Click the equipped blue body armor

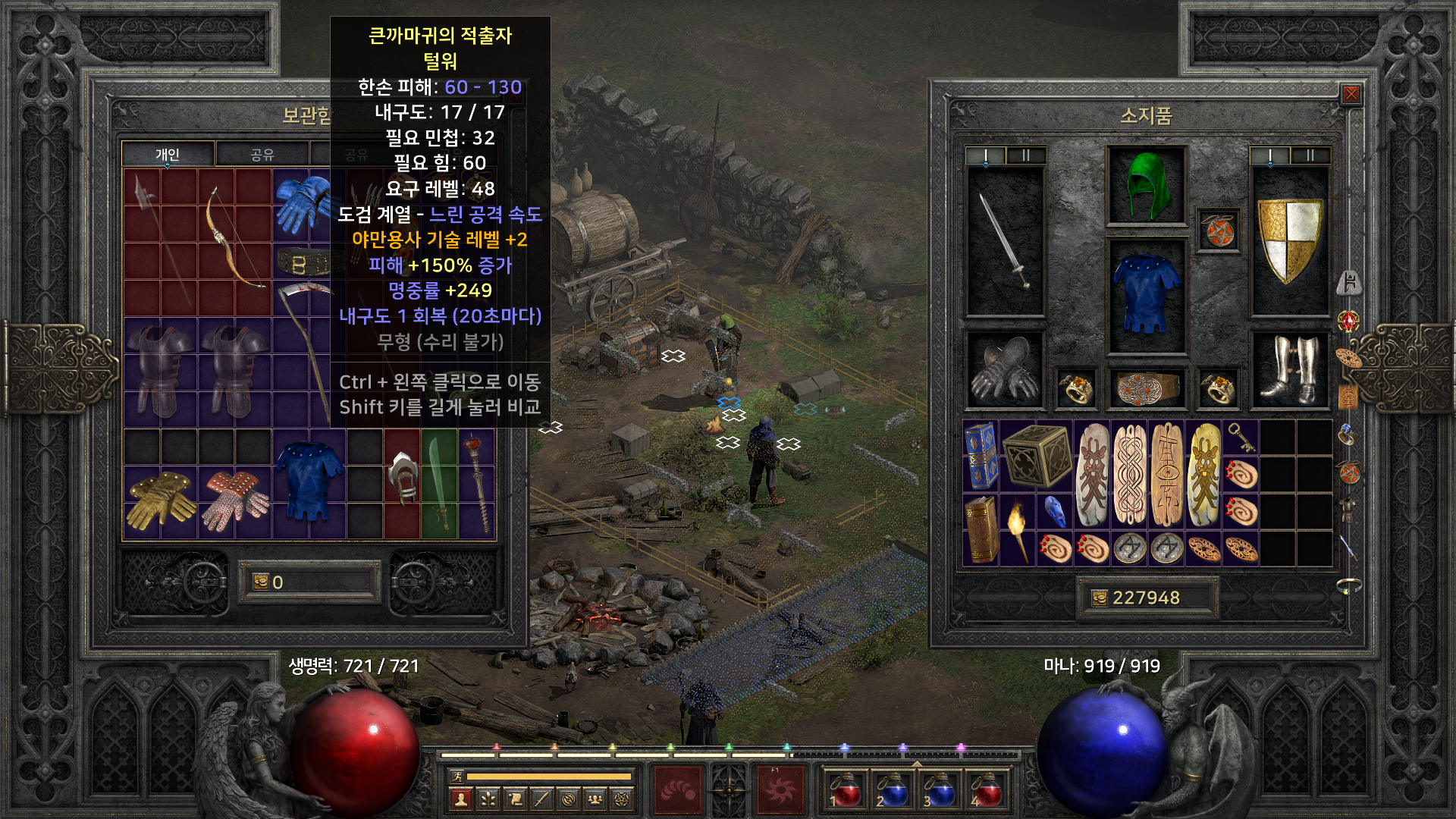[1146, 295]
